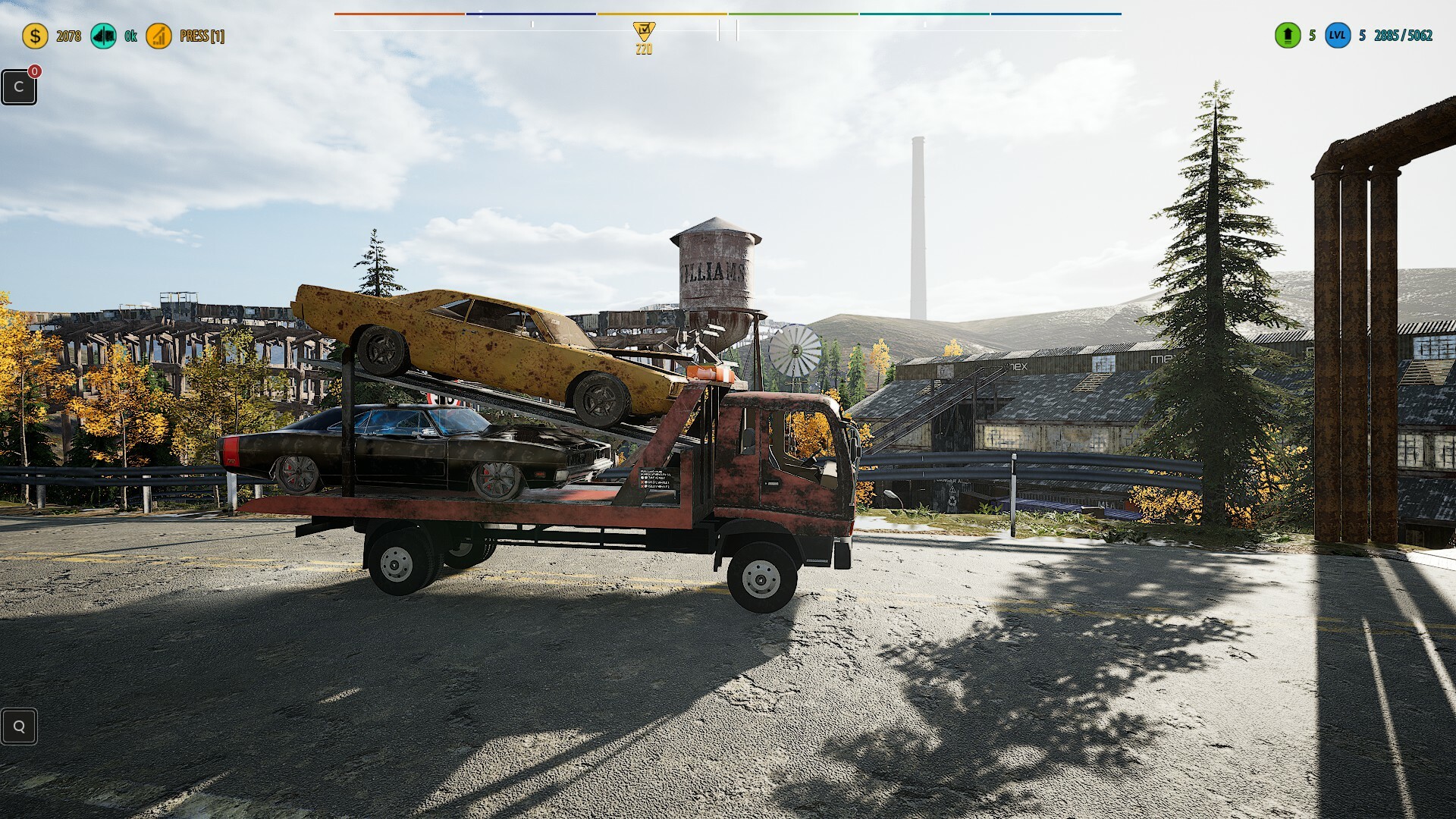Open the press stats graph icon
The height and width of the screenshot is (819, 1456).
tap(159, 35)
